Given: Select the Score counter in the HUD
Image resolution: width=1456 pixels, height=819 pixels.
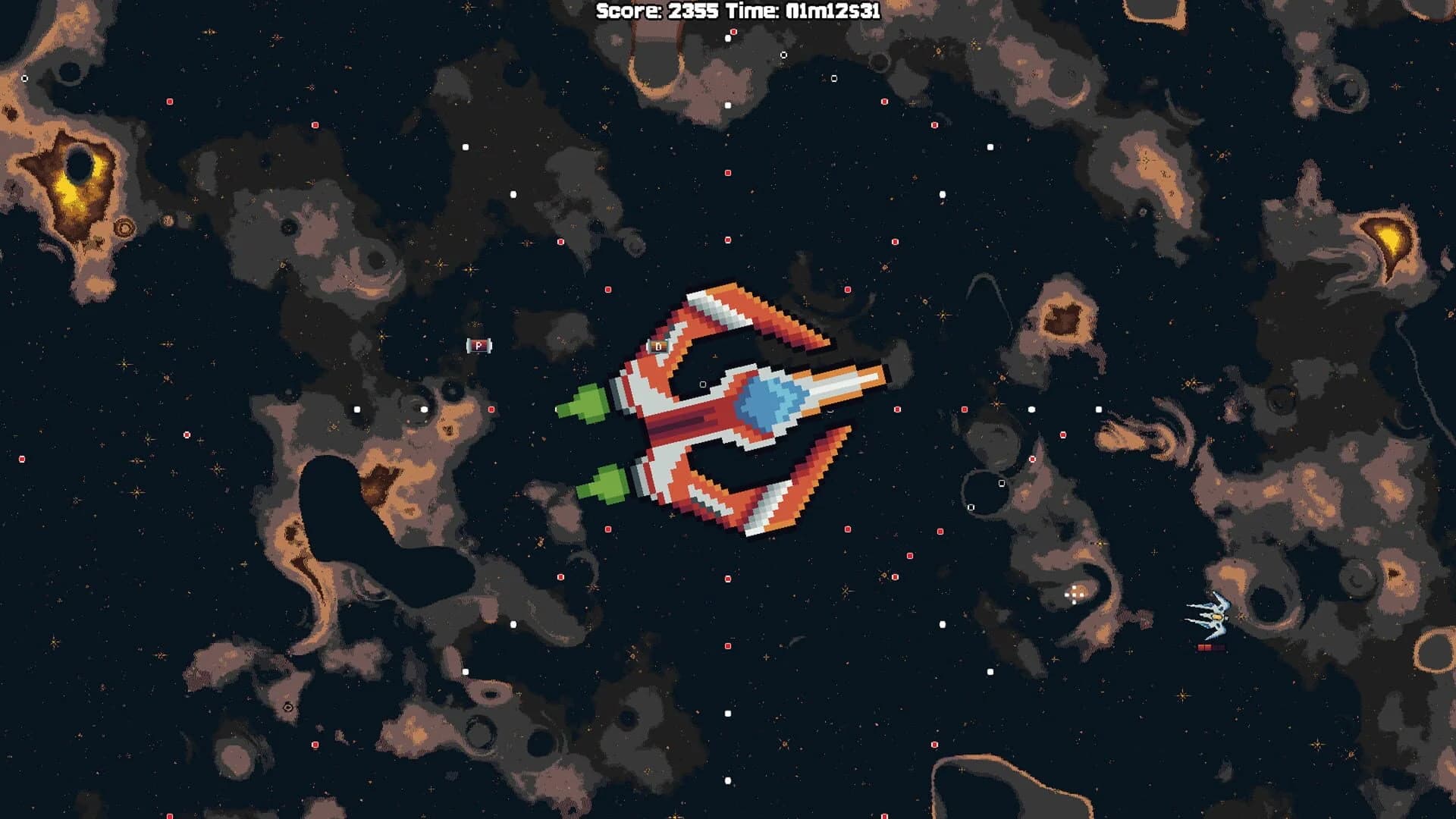Looking at the screenshot, I should (656, 11).
